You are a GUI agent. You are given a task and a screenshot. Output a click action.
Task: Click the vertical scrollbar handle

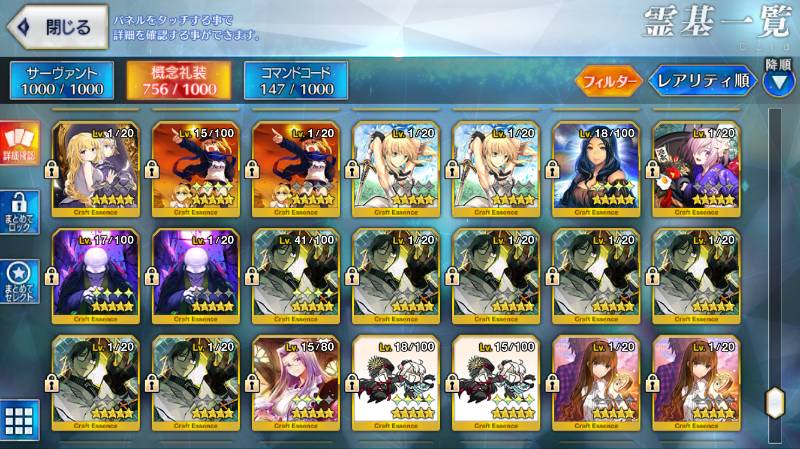pos(774,402)
